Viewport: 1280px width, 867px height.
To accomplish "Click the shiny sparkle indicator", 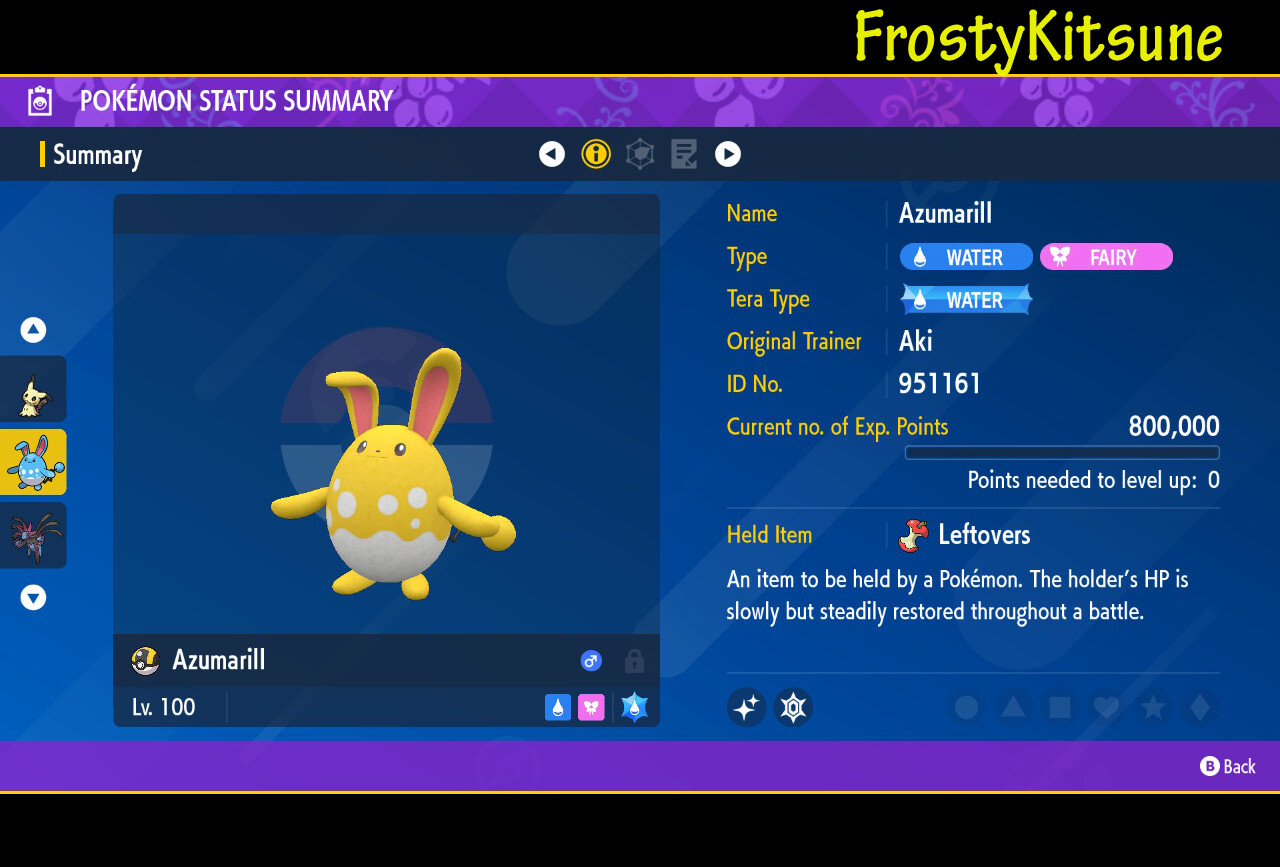I will [746, 707].
